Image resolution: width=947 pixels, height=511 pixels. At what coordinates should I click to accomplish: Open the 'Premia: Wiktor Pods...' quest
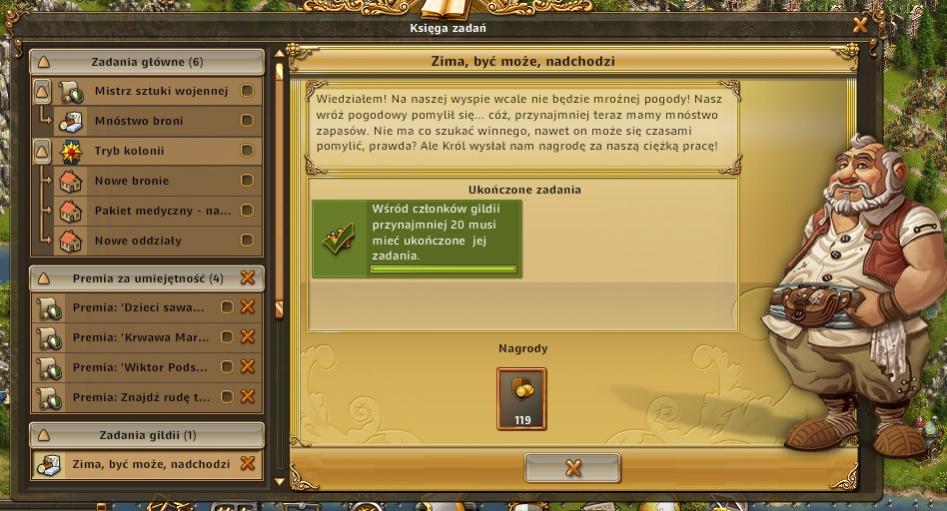(138, 368)
